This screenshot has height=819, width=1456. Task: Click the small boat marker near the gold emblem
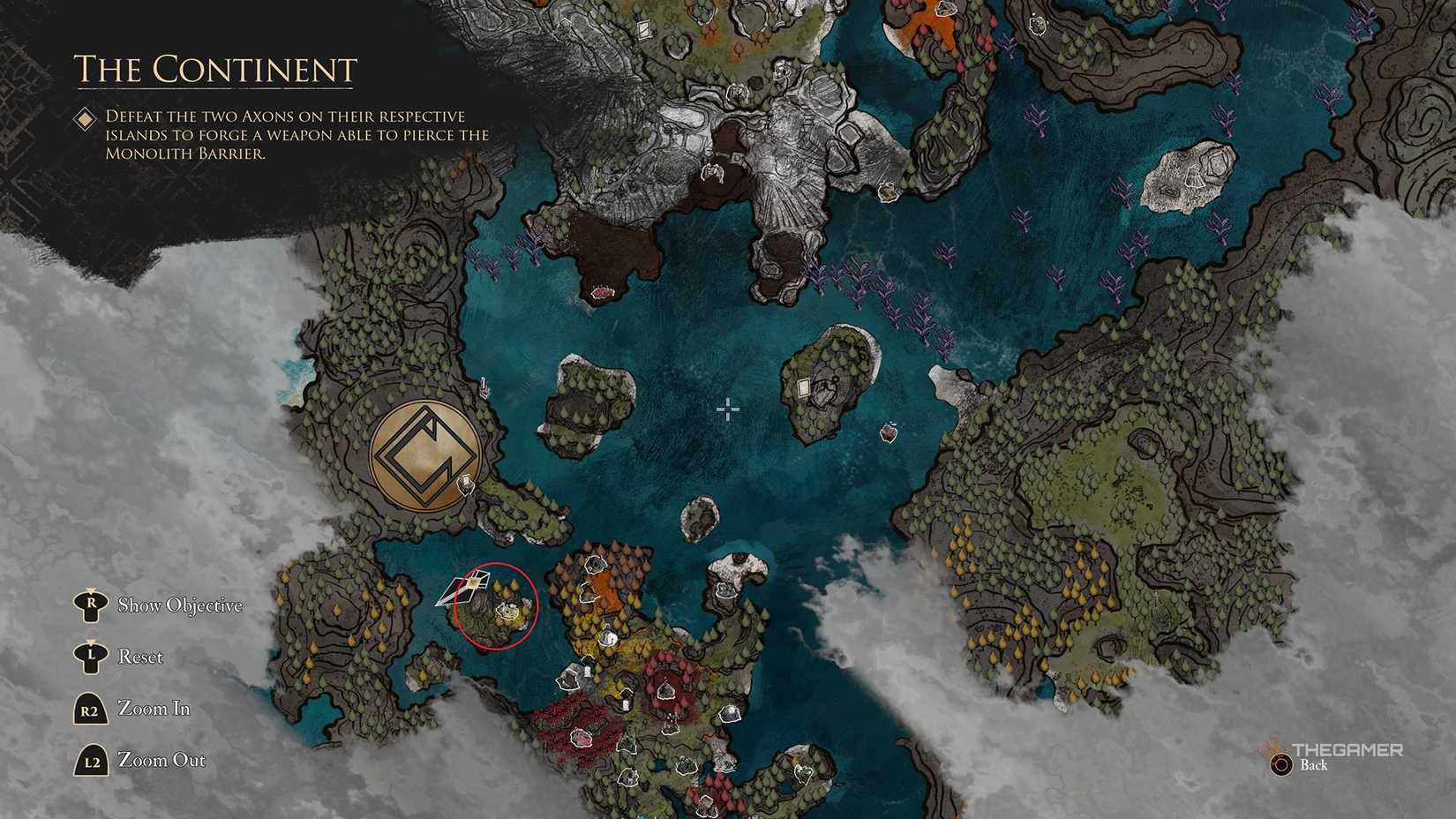[465, 483]
